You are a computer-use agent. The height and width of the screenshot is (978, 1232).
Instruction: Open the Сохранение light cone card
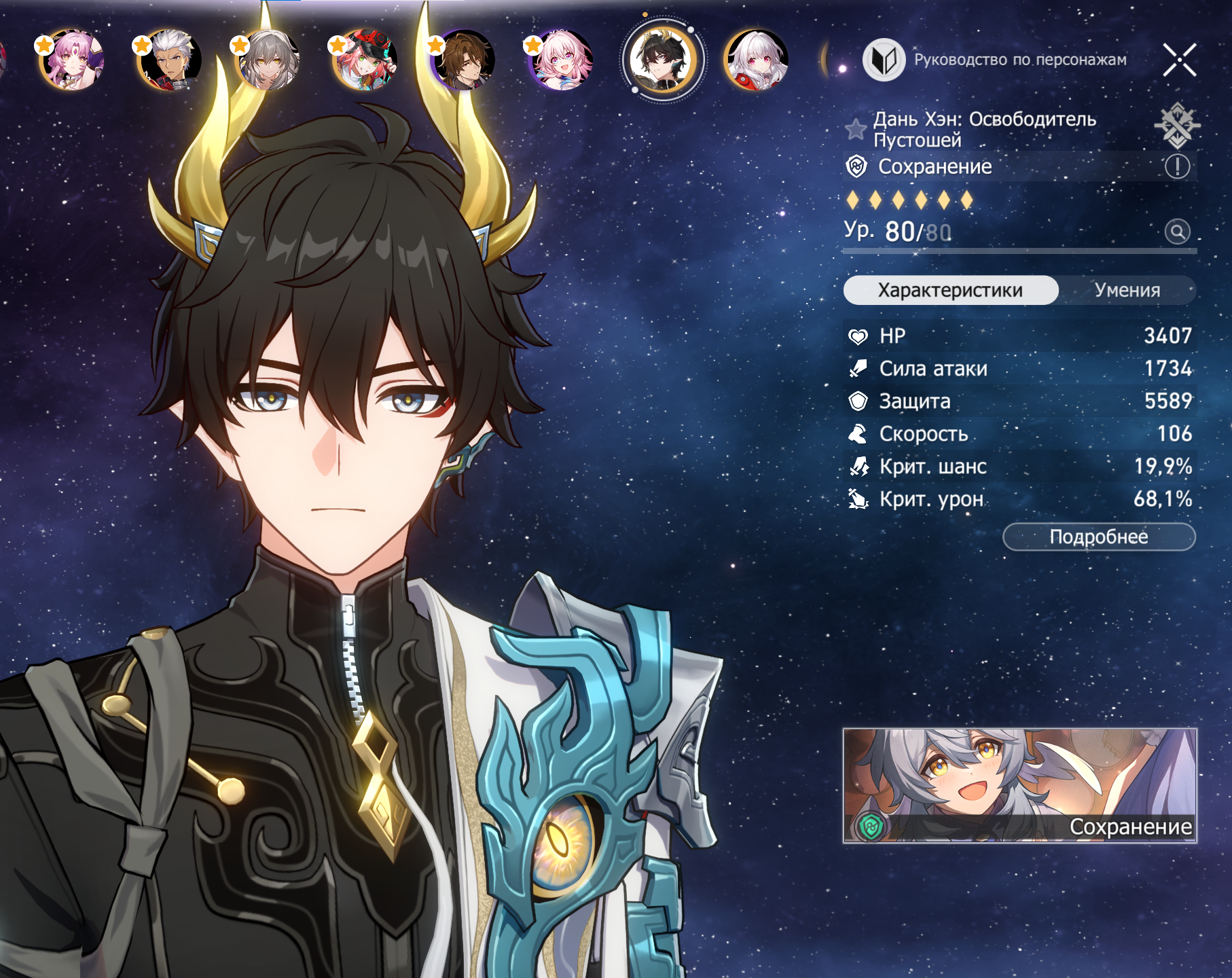click(x=1019, y=786)
